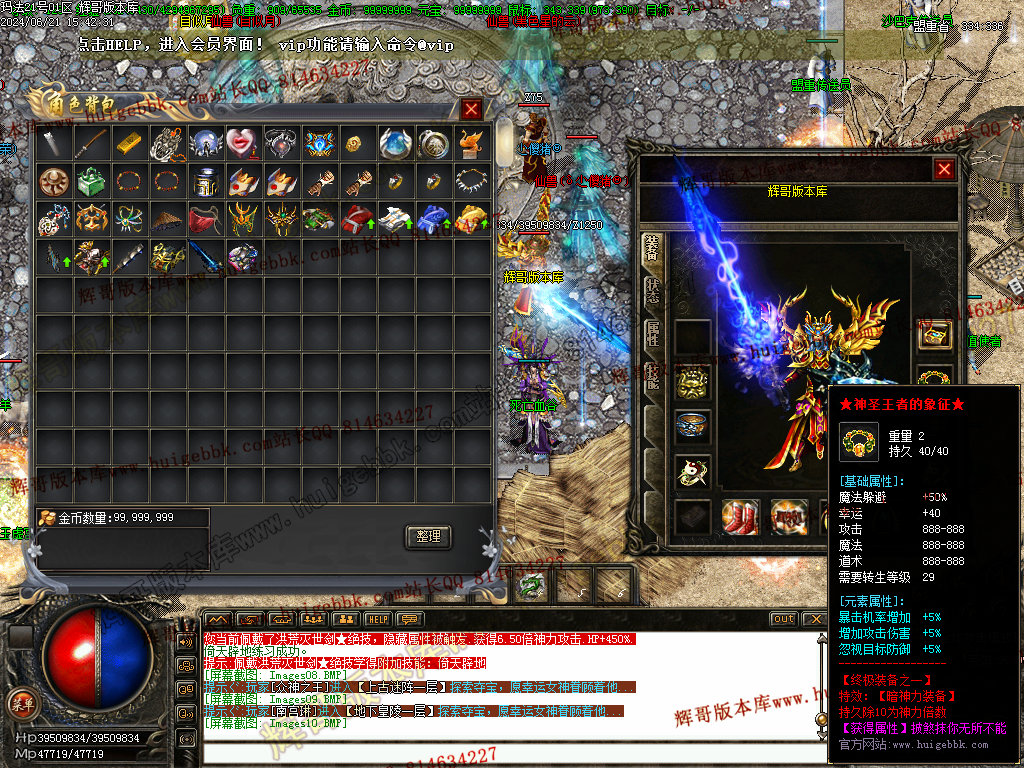
Task: Close the character bag window
Action: (x=471, y=109)
